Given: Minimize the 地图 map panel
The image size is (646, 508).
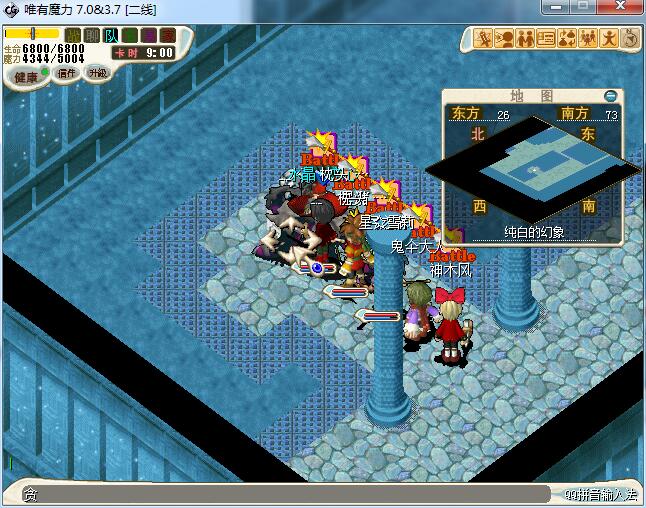Looking at the screenshot, I should pos(610,96).
